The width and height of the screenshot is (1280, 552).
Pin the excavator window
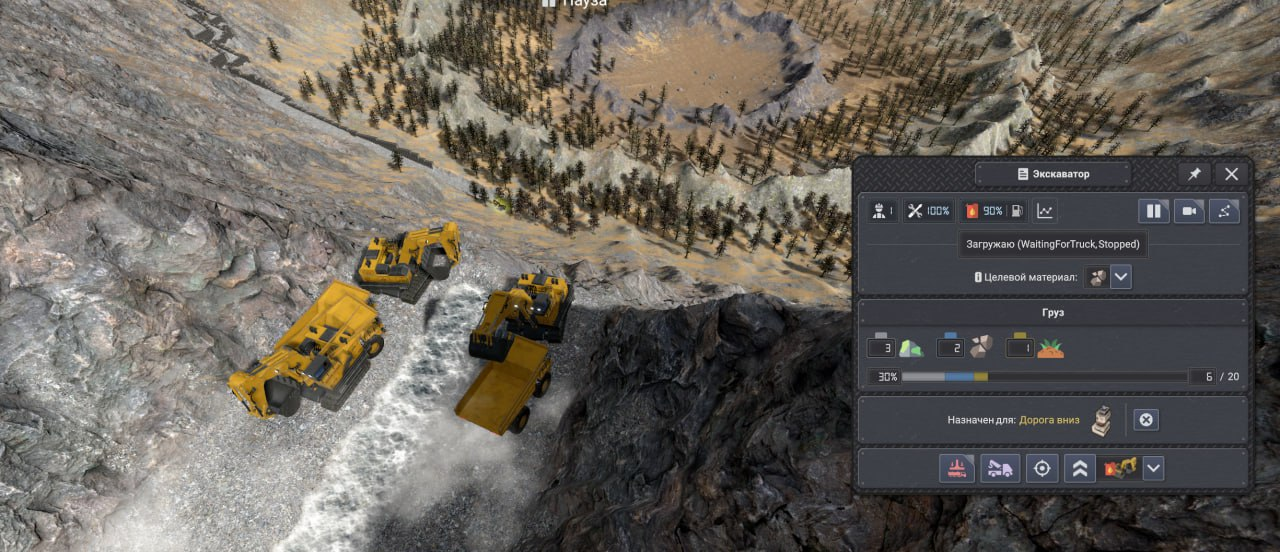(x=1194, y=174)
